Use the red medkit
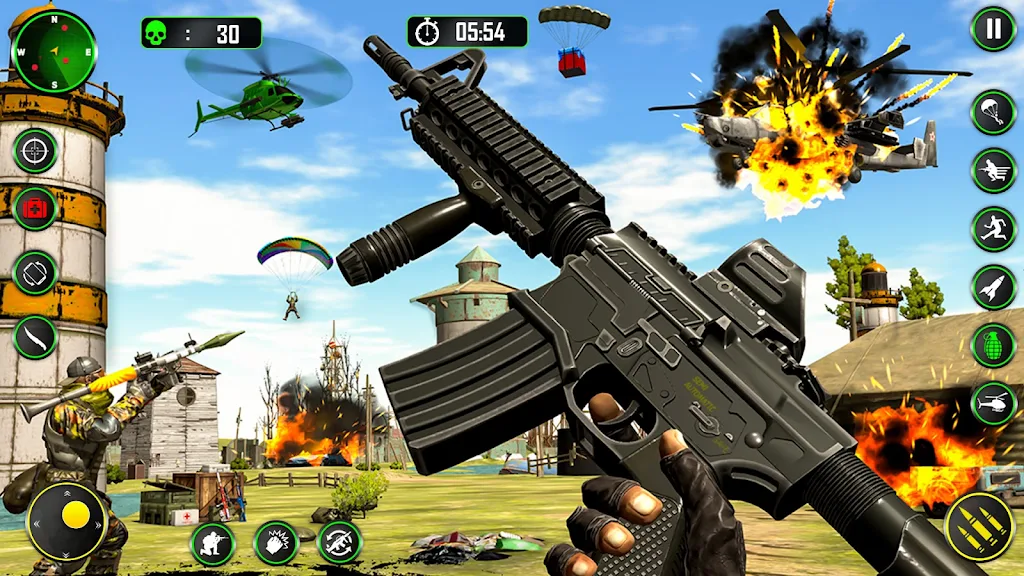 35,209
